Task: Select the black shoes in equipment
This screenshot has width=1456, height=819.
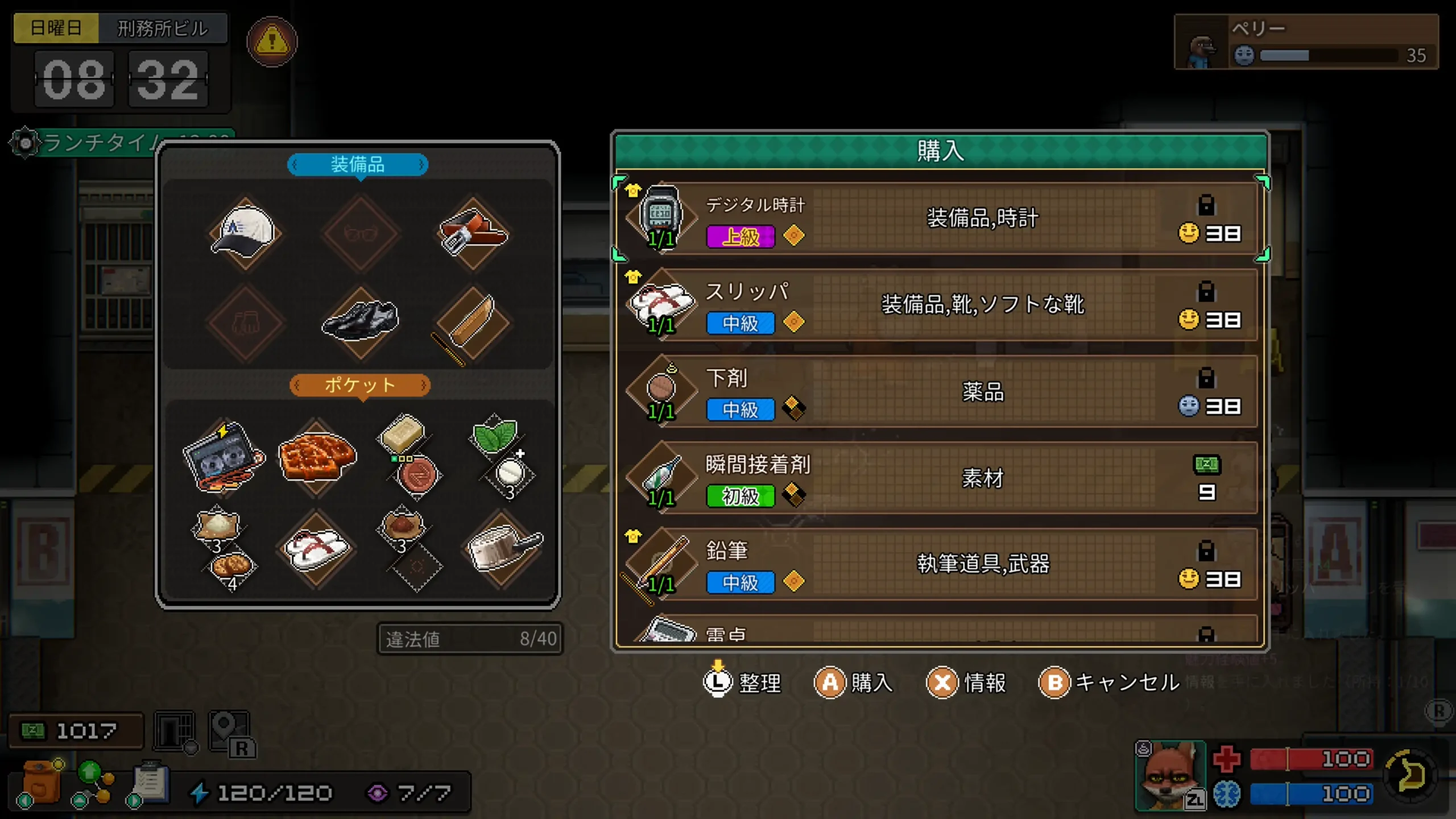Action: tap(358, 320)
